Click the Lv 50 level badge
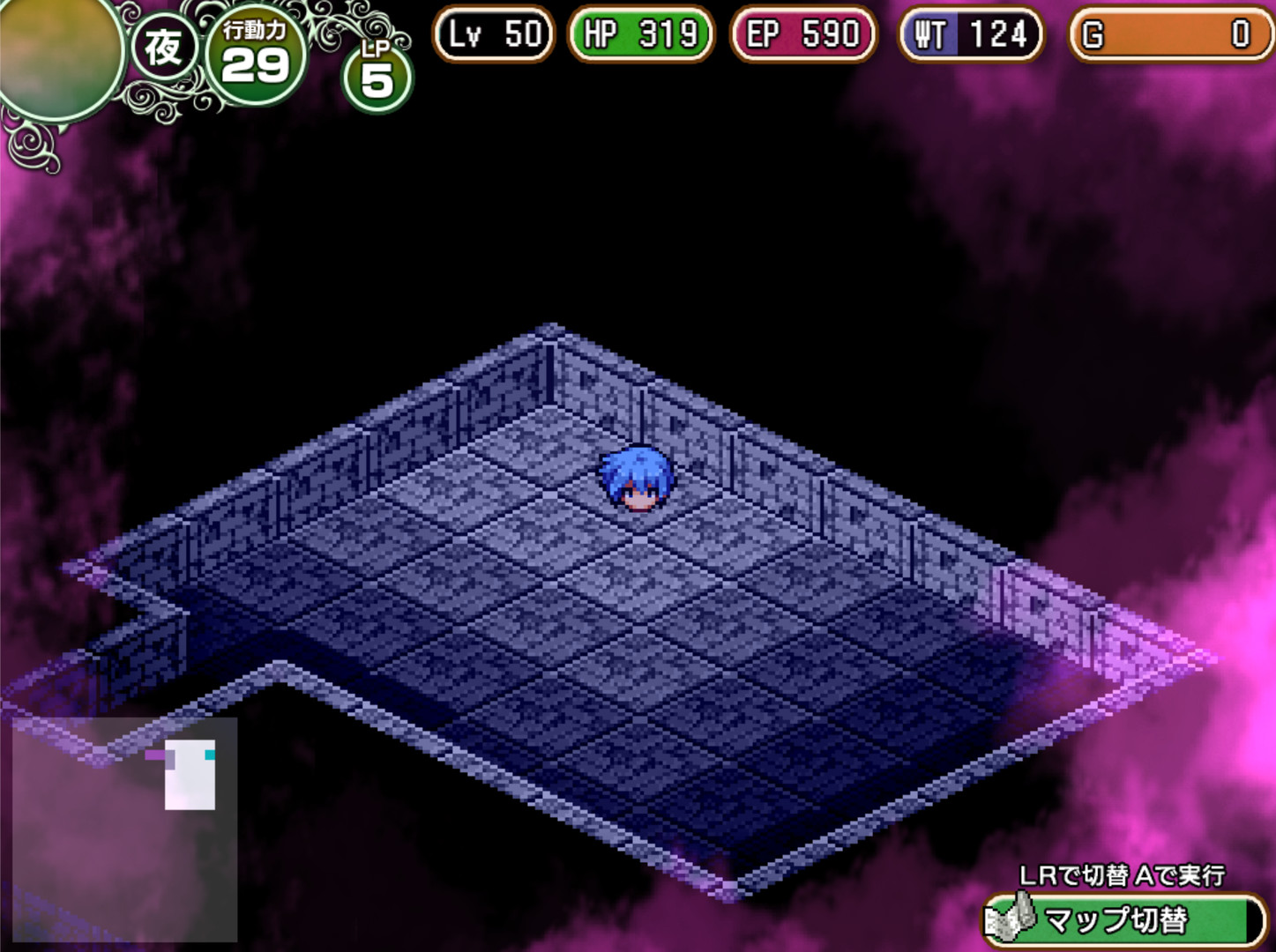 pyautogui.click(x=493, y=34)
